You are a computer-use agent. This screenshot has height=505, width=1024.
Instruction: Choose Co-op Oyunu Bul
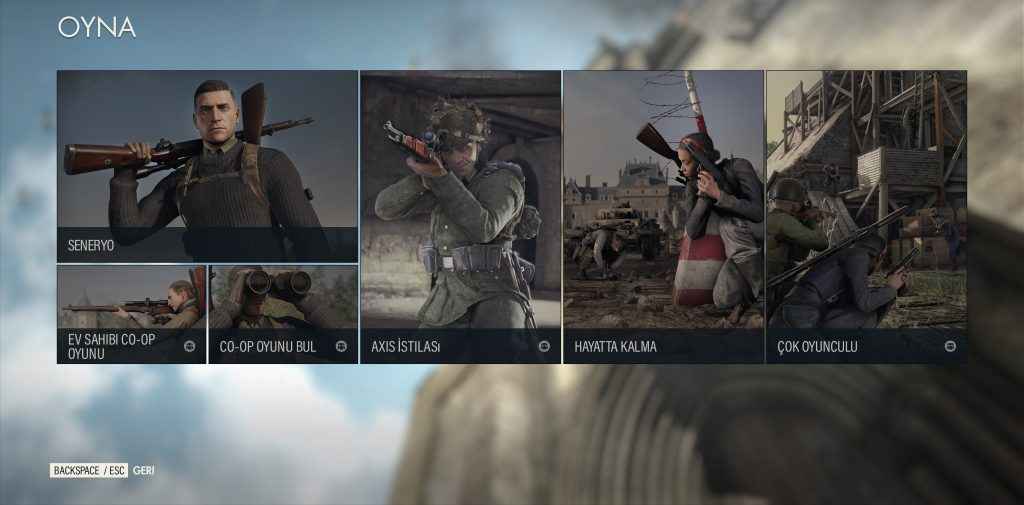point(283,314)
